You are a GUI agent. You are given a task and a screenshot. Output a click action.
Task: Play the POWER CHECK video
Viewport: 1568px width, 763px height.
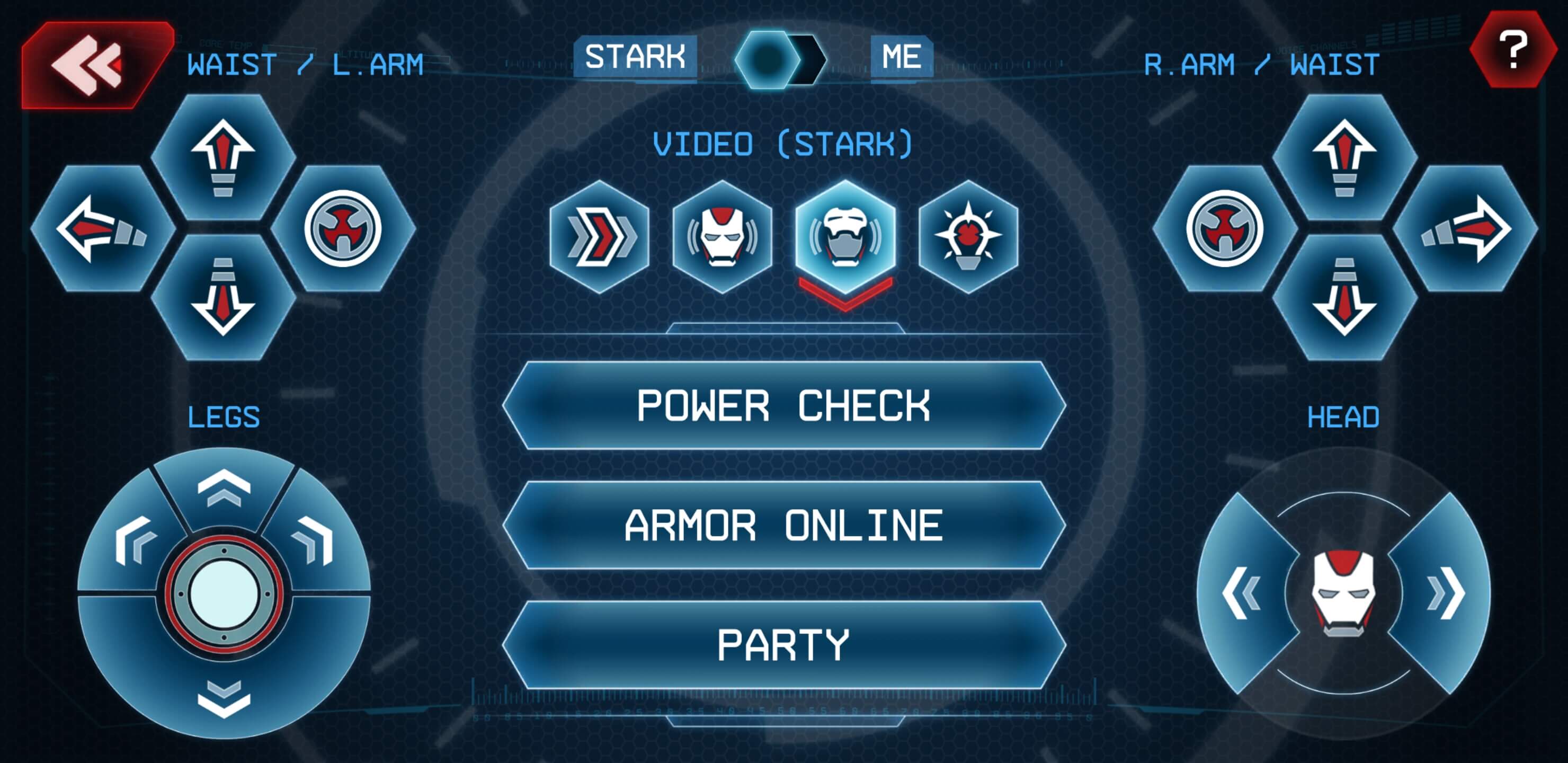coord(783,405)
